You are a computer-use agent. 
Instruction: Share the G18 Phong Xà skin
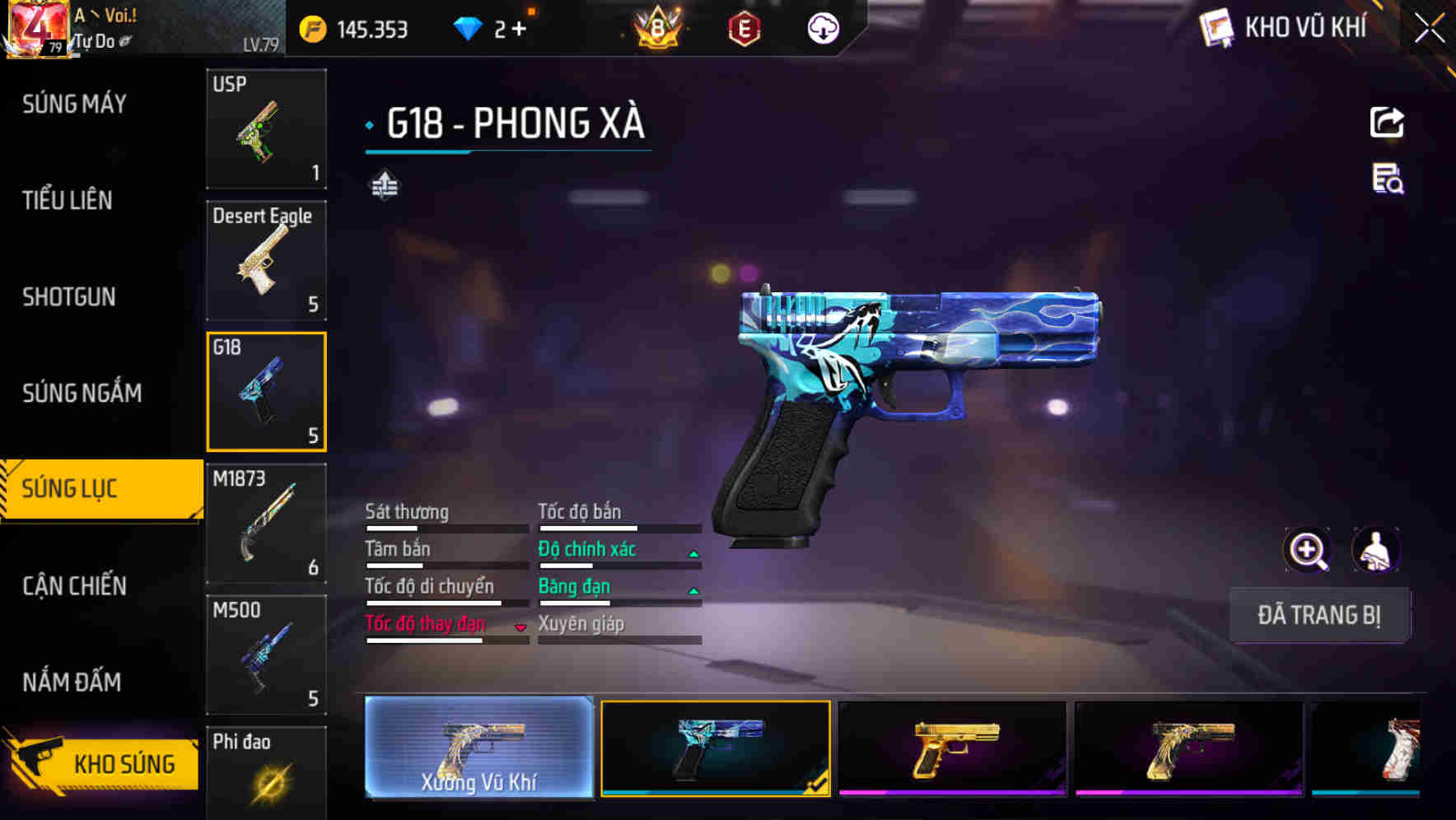point(1388,122)
